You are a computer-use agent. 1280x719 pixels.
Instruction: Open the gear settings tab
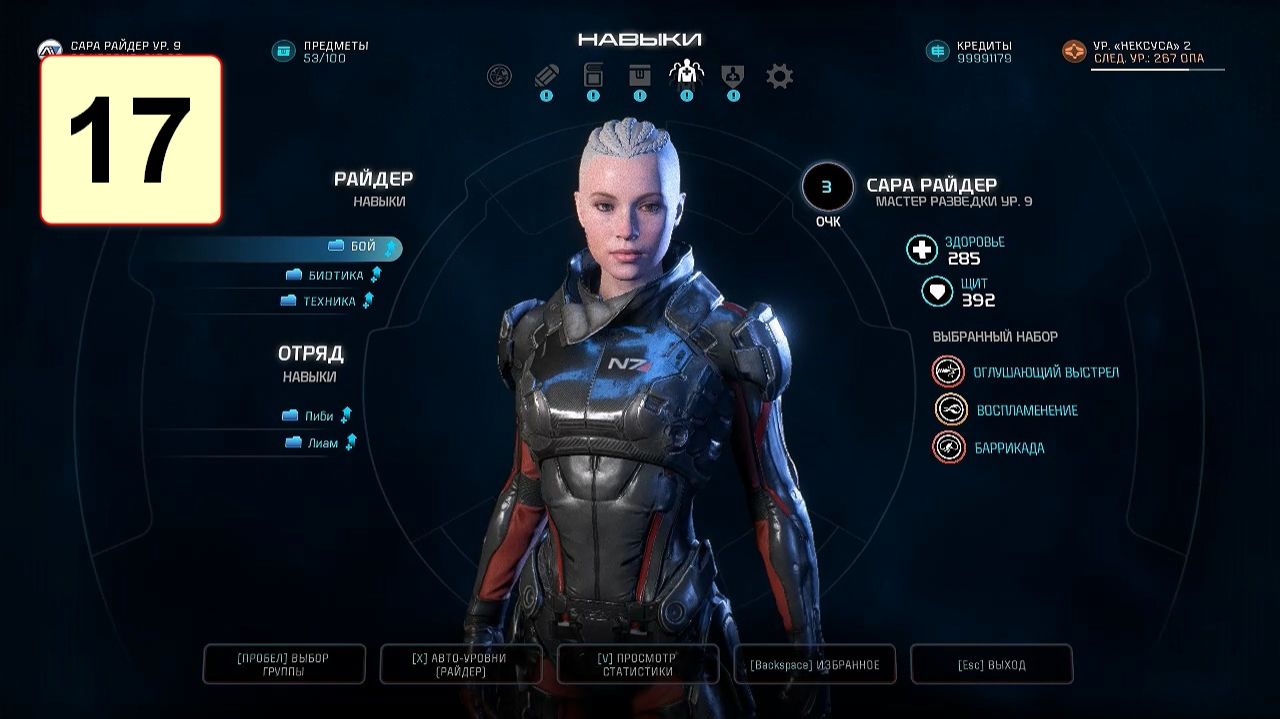(x=779, y=76)
